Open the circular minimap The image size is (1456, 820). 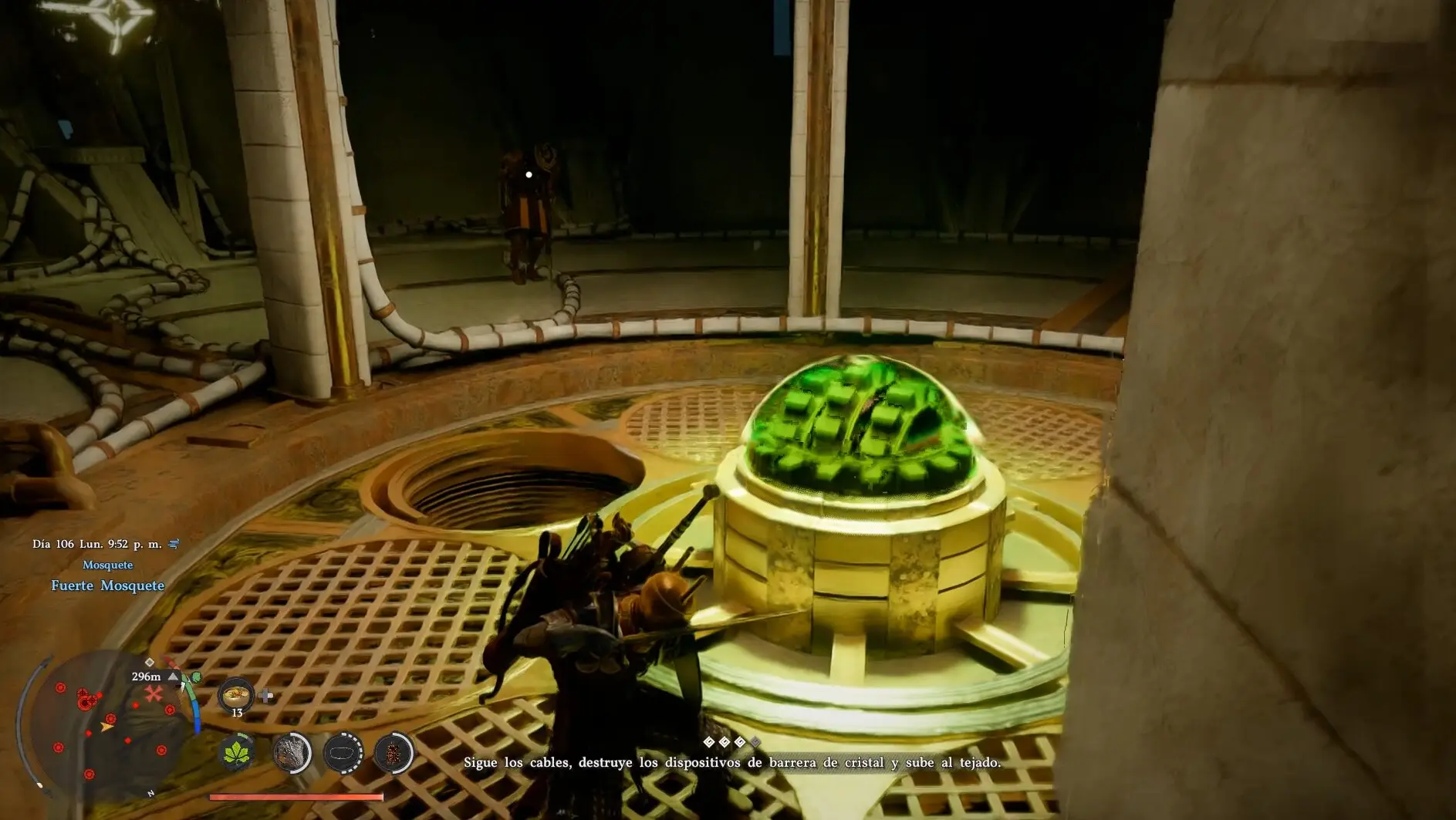[x=108, y=725]
